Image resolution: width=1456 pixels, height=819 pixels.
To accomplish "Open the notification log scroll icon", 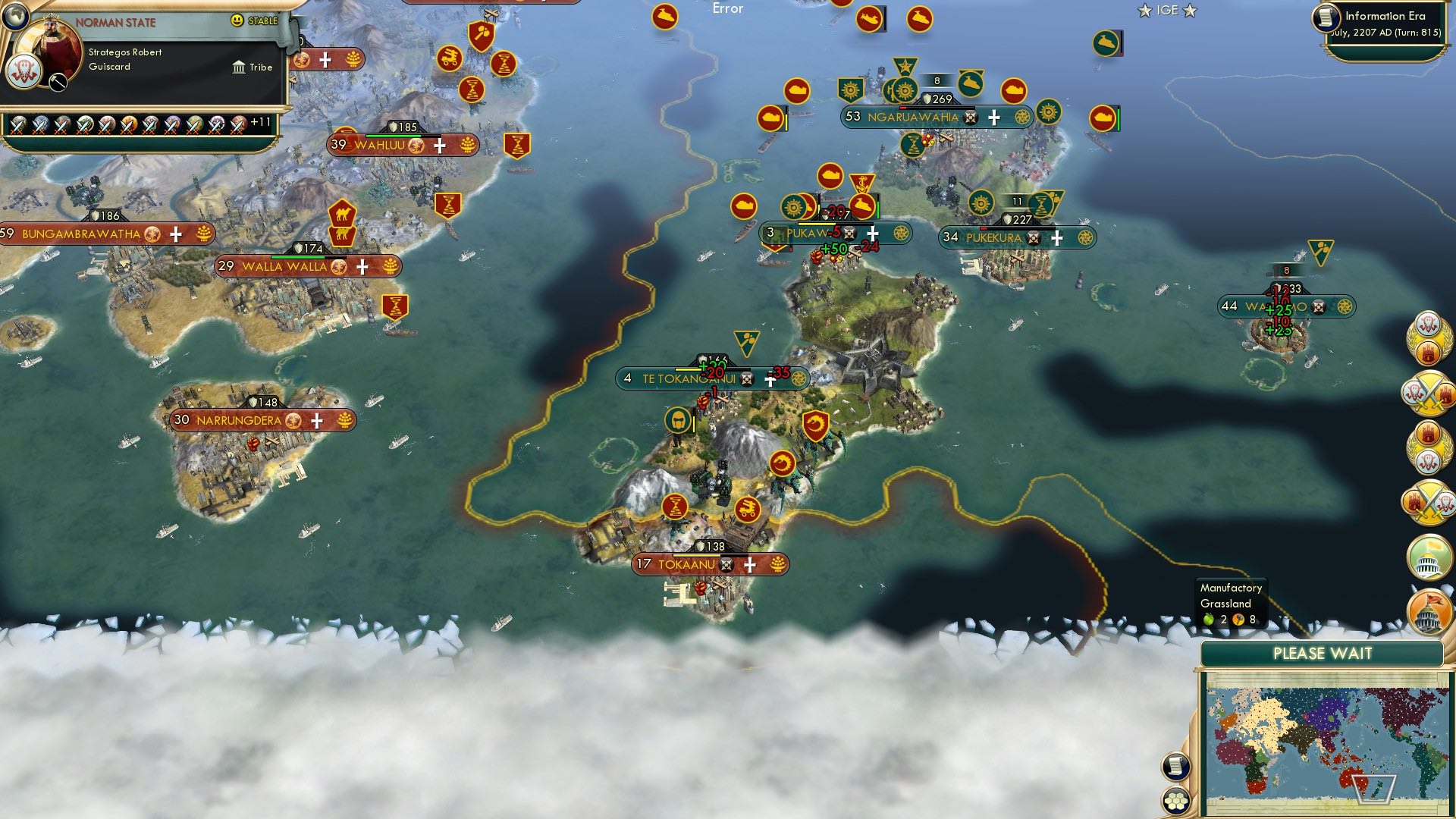I will coord(1174,766).
